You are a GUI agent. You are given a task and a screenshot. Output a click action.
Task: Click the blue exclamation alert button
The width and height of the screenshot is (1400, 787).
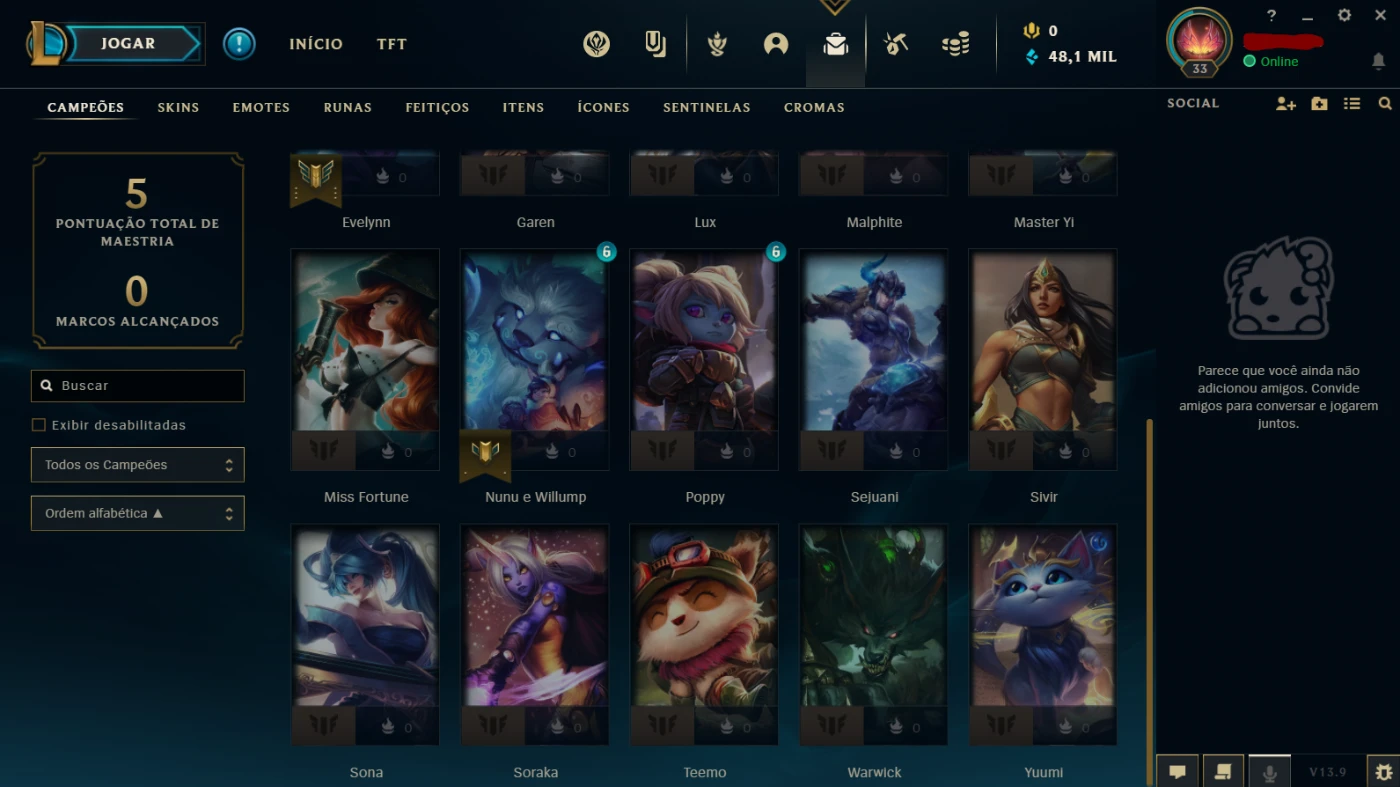point(239,44)
